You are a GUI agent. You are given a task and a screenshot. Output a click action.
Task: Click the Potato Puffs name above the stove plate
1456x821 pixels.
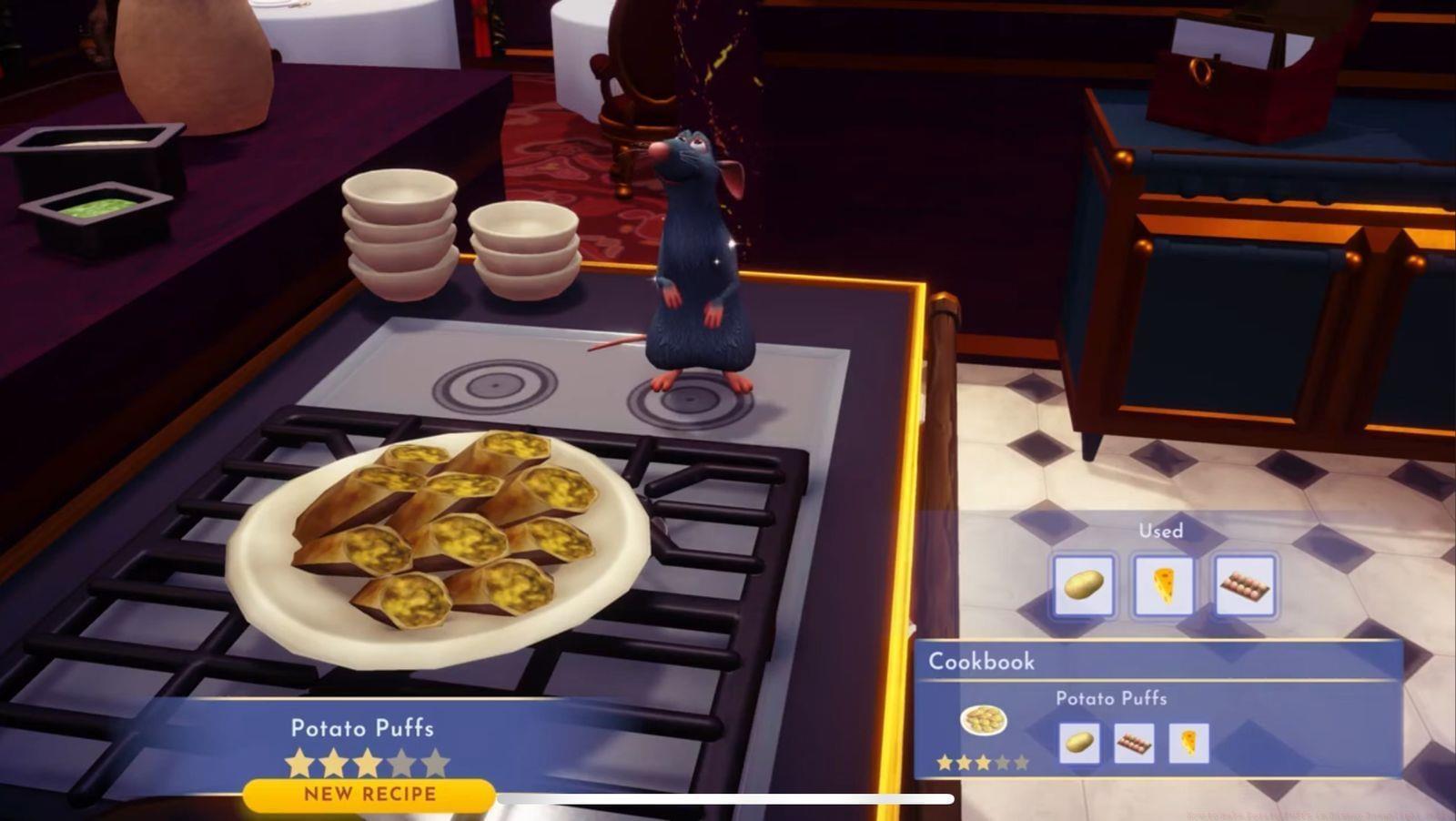tap(363, 728)
